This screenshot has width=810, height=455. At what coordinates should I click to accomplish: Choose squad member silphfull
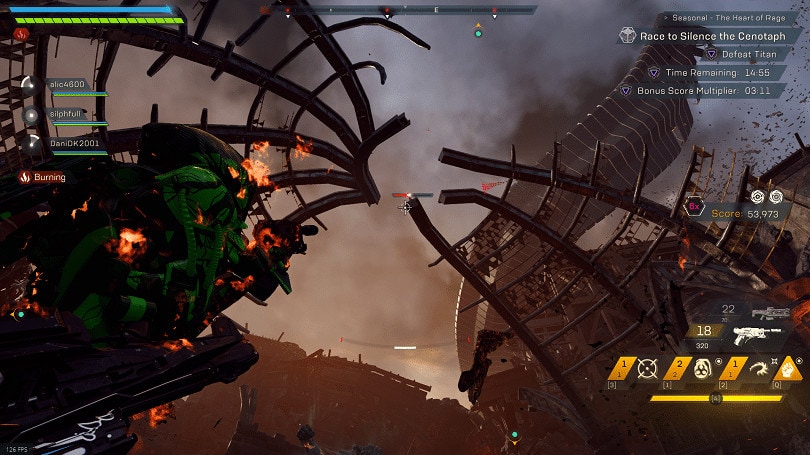click(x=66, y=115)
